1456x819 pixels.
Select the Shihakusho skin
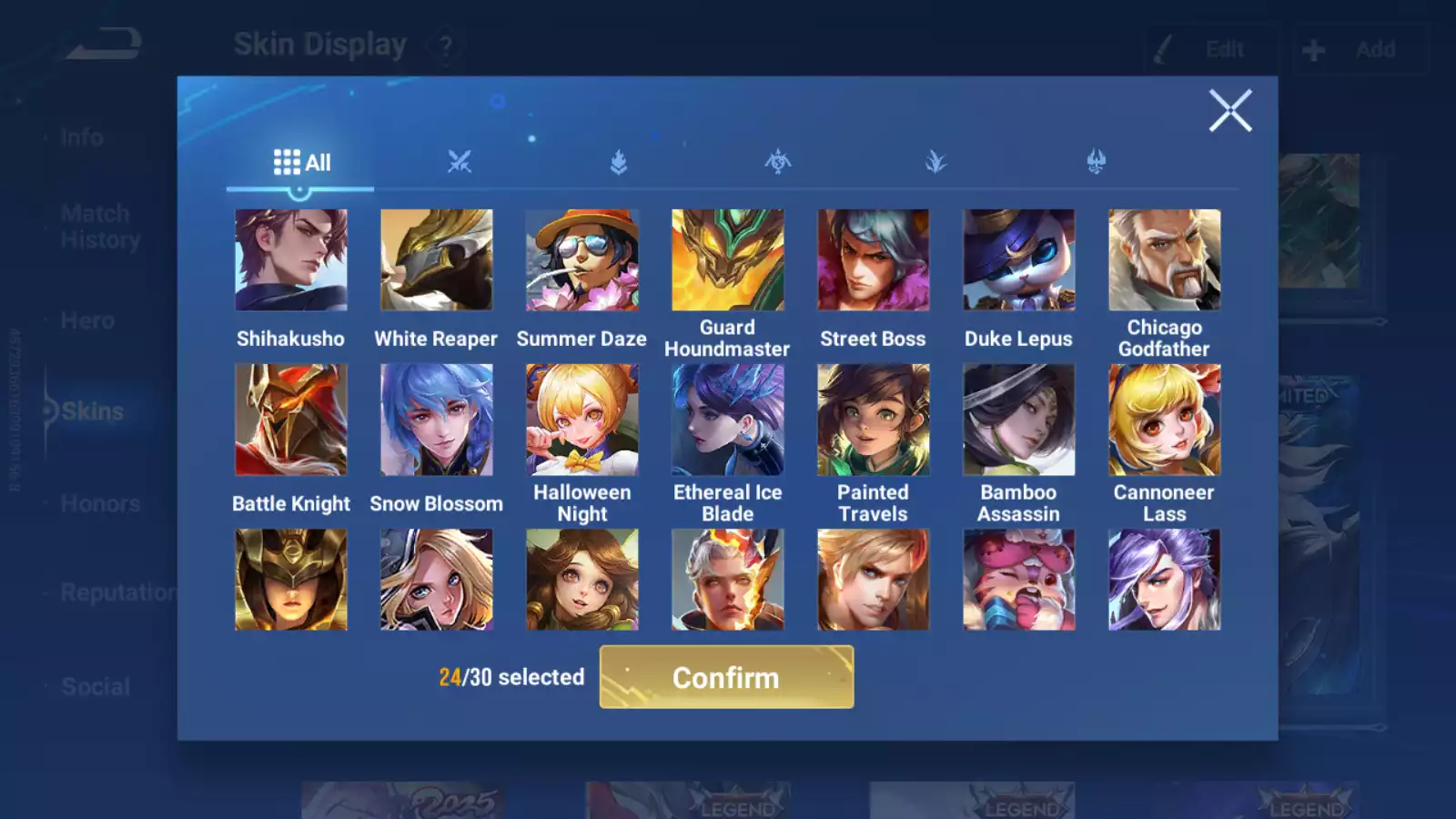click(x=291, y=260)
